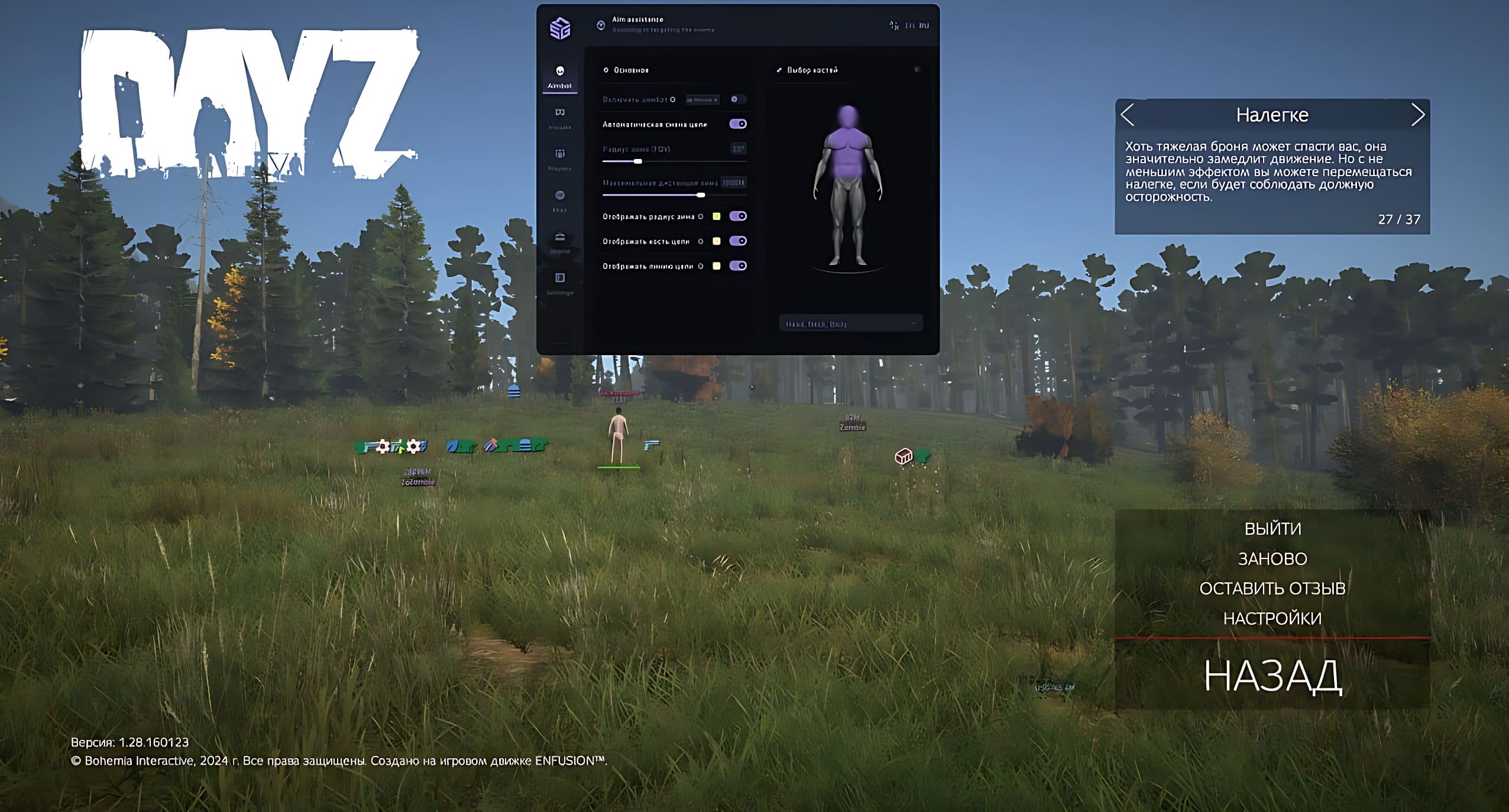The width and height of the screenshot is (1509, 812).
Task: Click the bottom window icon in the sidebar
Action: coord(560,278)
